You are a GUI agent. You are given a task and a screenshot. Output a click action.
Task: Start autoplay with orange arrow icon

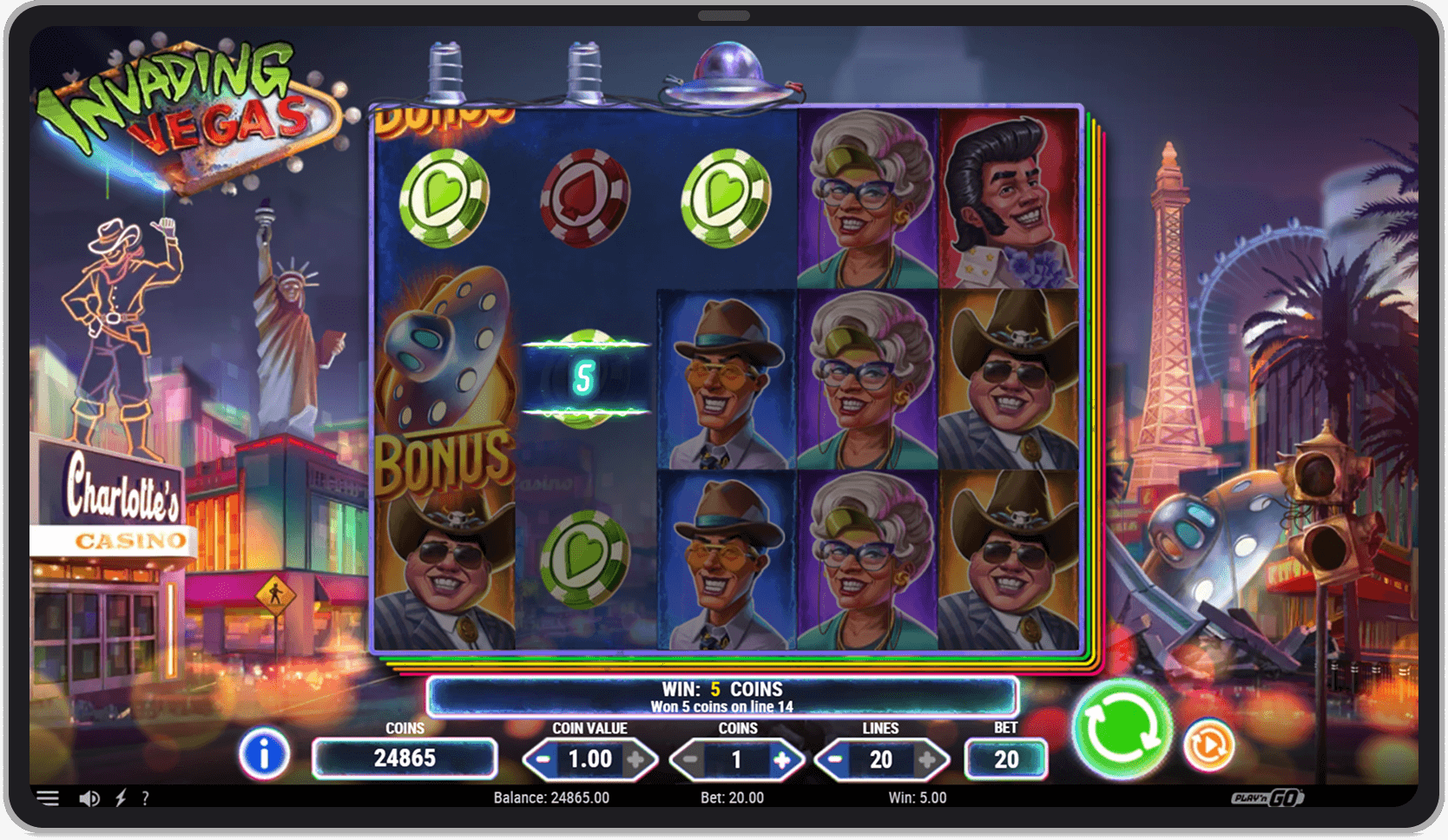pyautogui.click(x=1208, y=745)
